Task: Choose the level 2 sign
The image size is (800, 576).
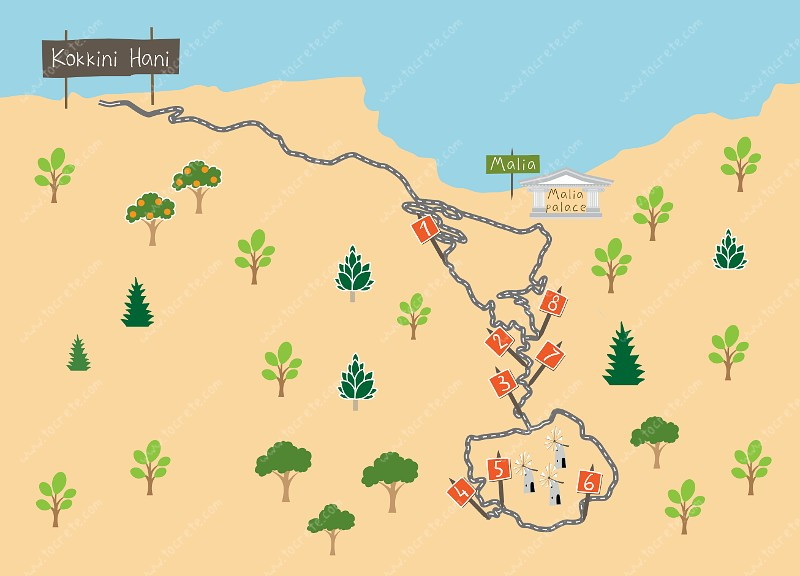Action: click(x=498, y=343)
